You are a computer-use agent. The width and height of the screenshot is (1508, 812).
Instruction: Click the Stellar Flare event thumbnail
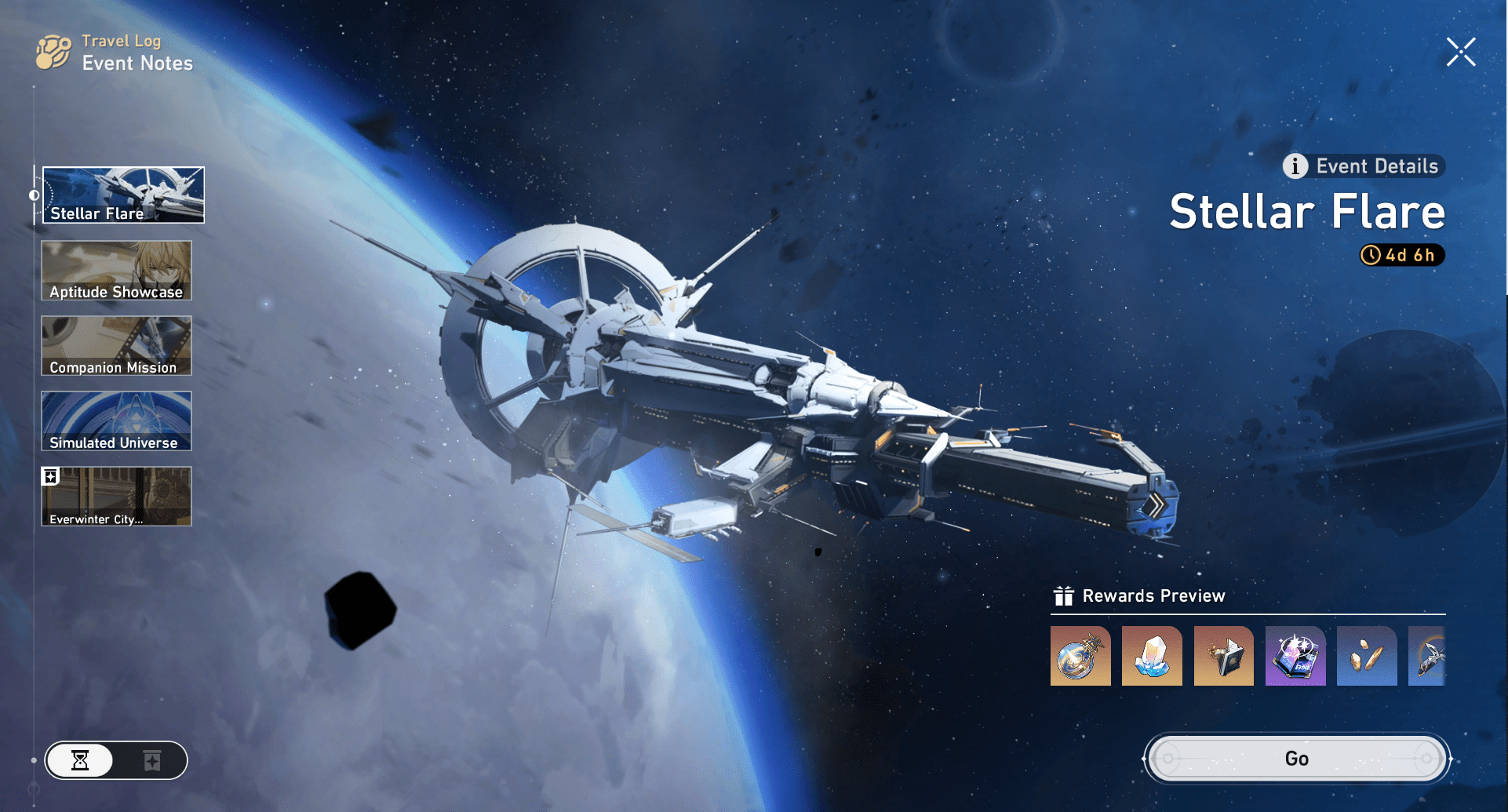click(122, 194)
